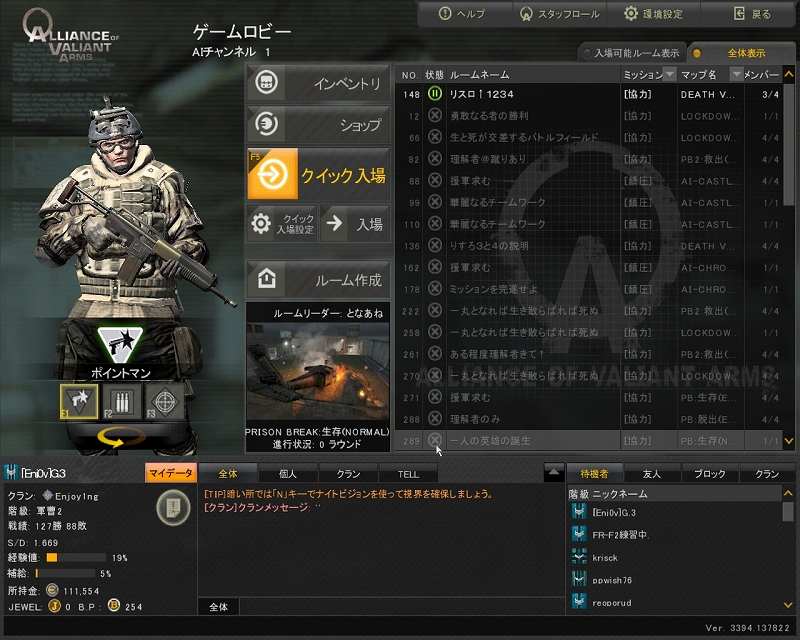Open the ミッション column filter dropdown
This screenshot has width=800, height=640.
(x=669, y=75)
